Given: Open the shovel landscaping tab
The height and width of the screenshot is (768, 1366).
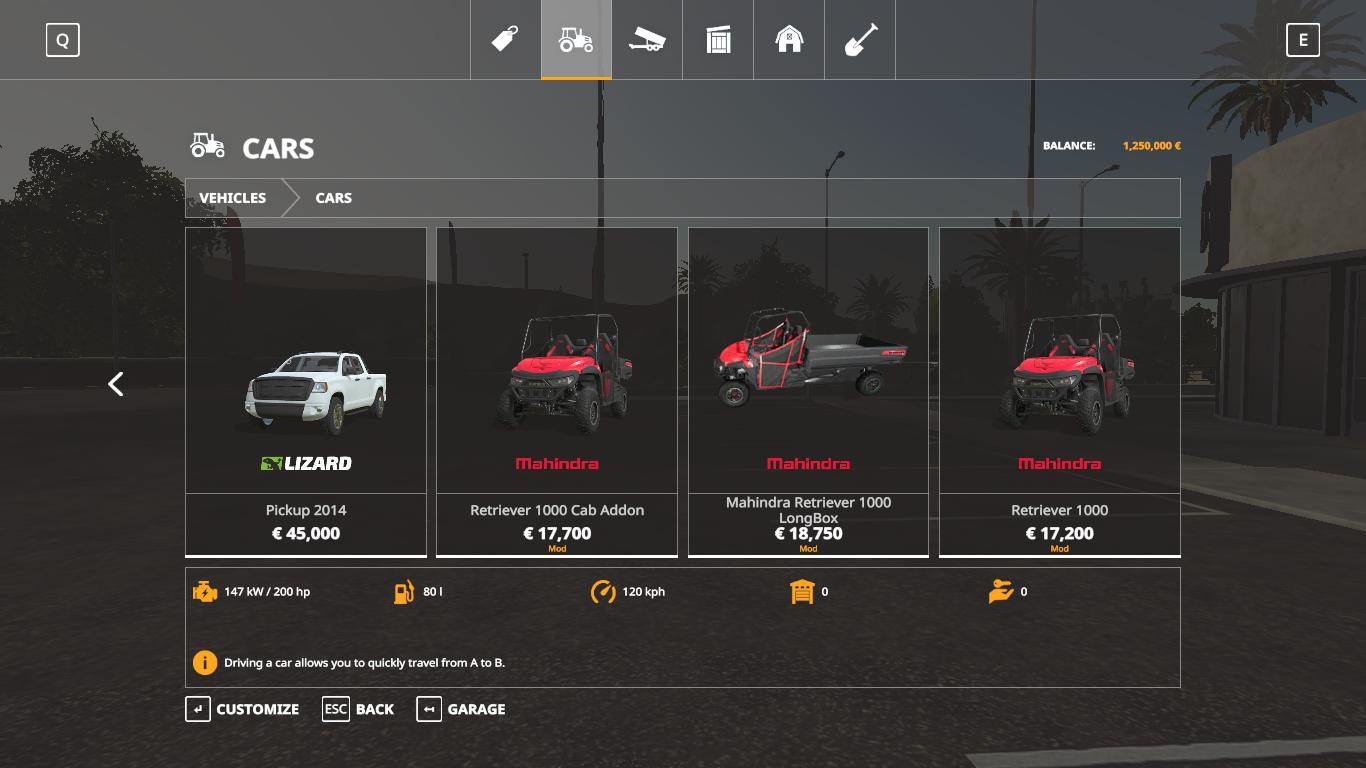Looking at the screenshot, I should pos(860,40).
